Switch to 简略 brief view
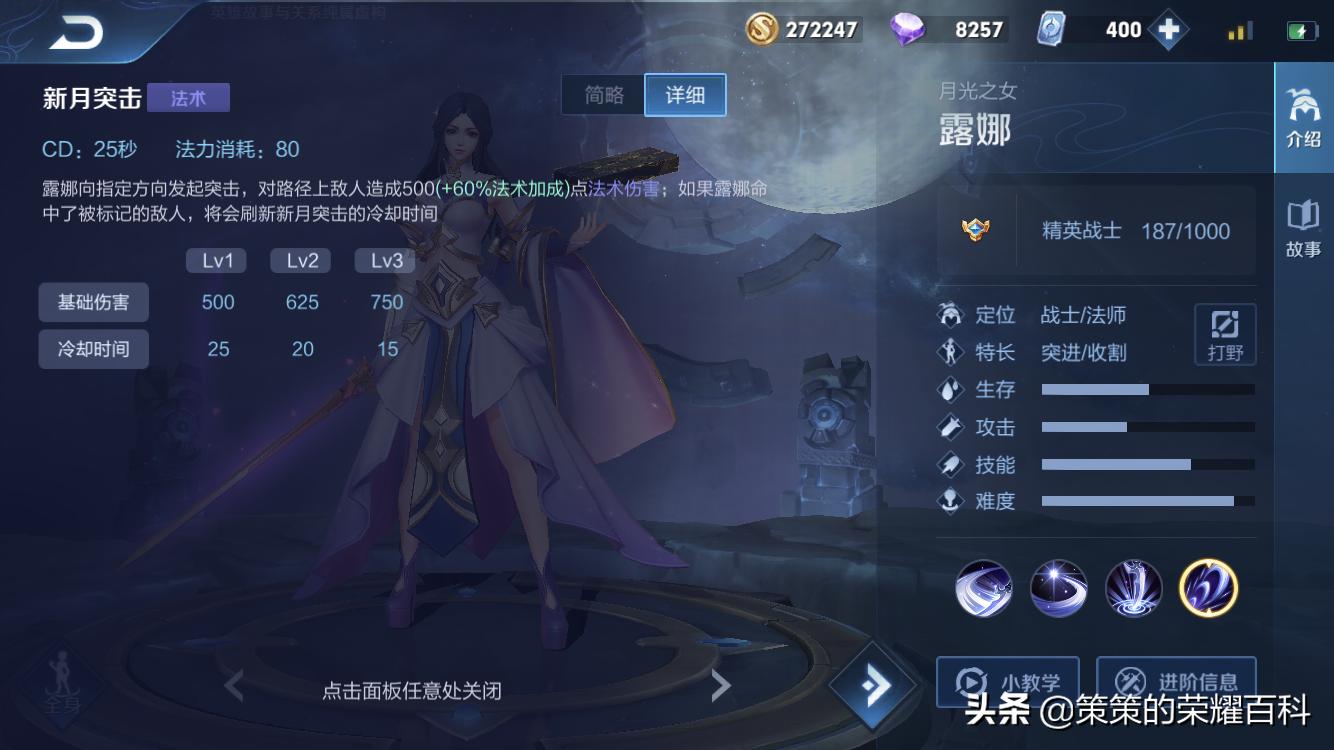1334x750 pixels. [604, 94]
